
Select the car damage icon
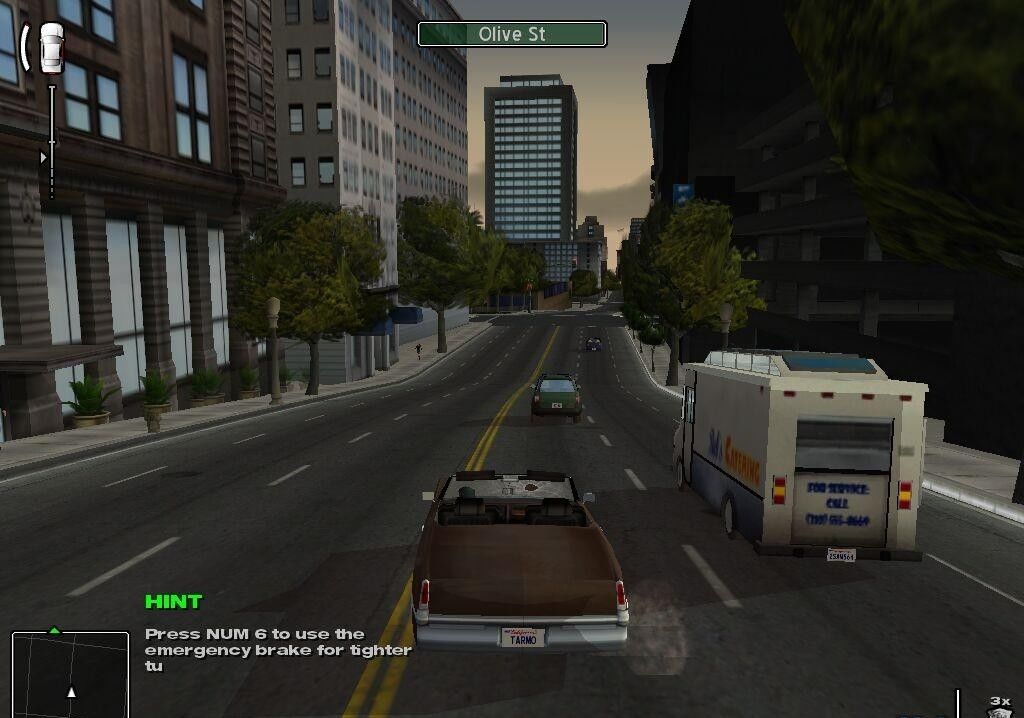(x=50, y=48)
